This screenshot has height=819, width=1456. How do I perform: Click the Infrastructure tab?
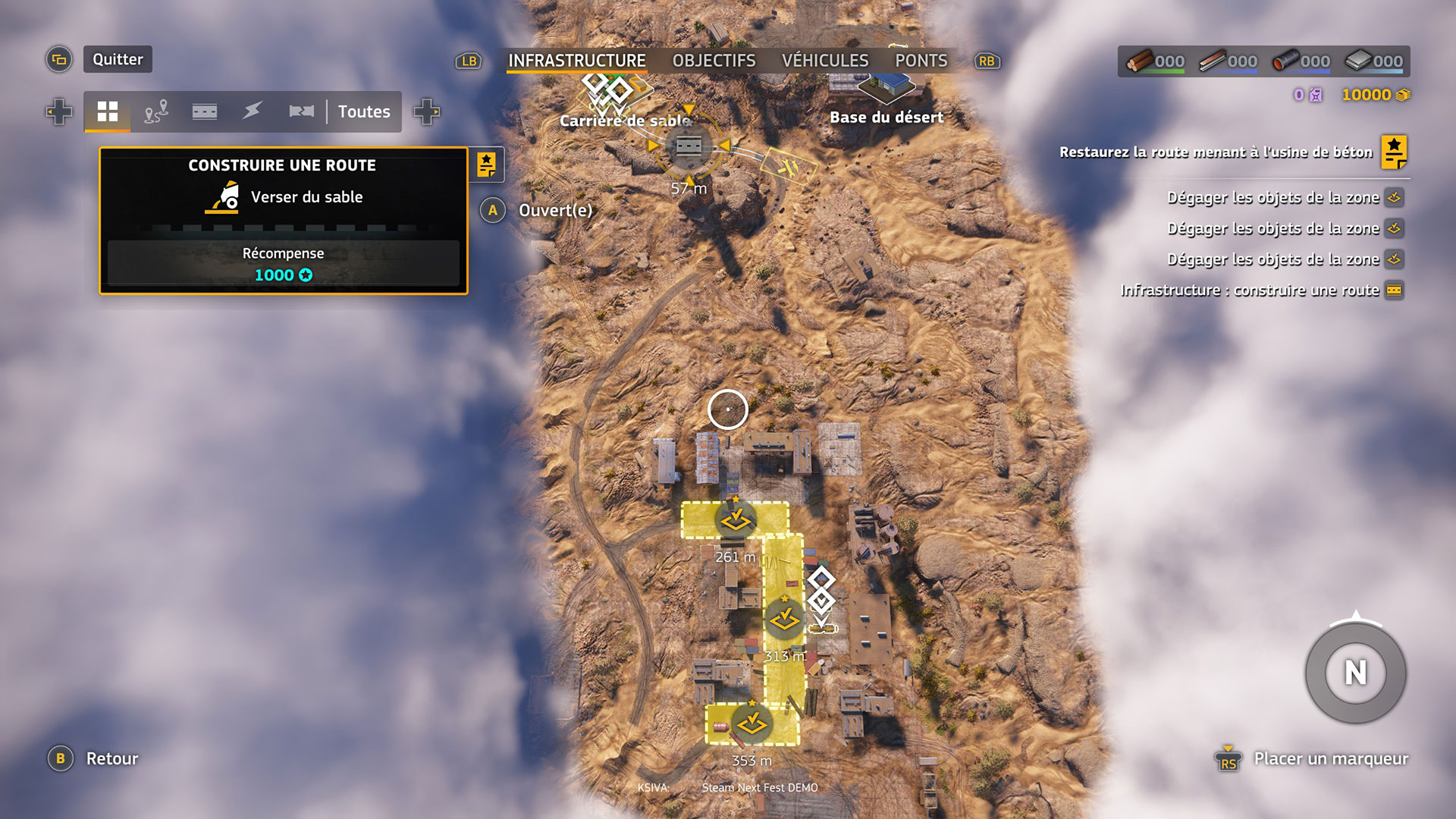576,61
